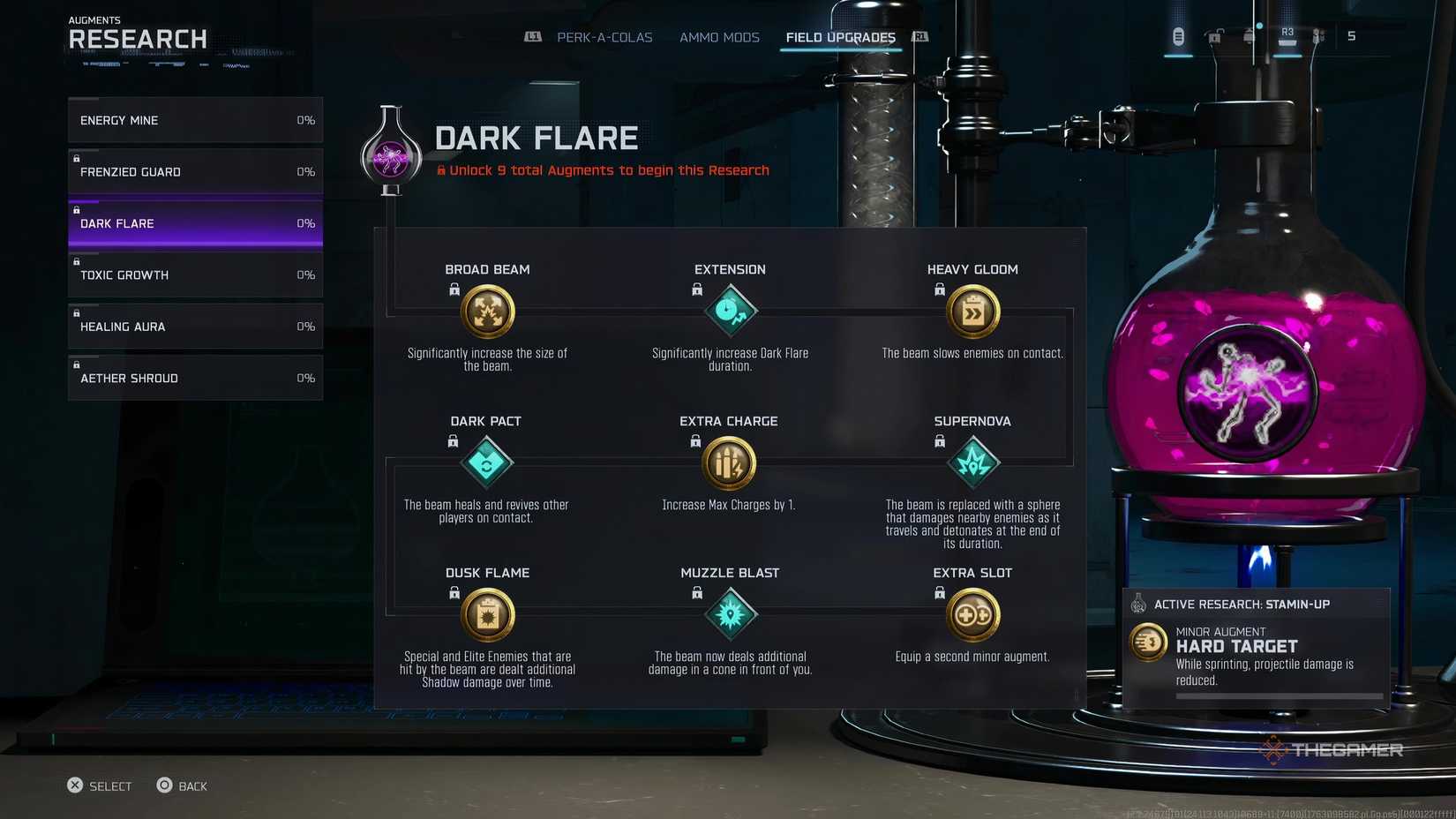Viewport: 1456px width, 819px height.
Task: Open the Ammo Mods tab
Action: tap(718, 37)
